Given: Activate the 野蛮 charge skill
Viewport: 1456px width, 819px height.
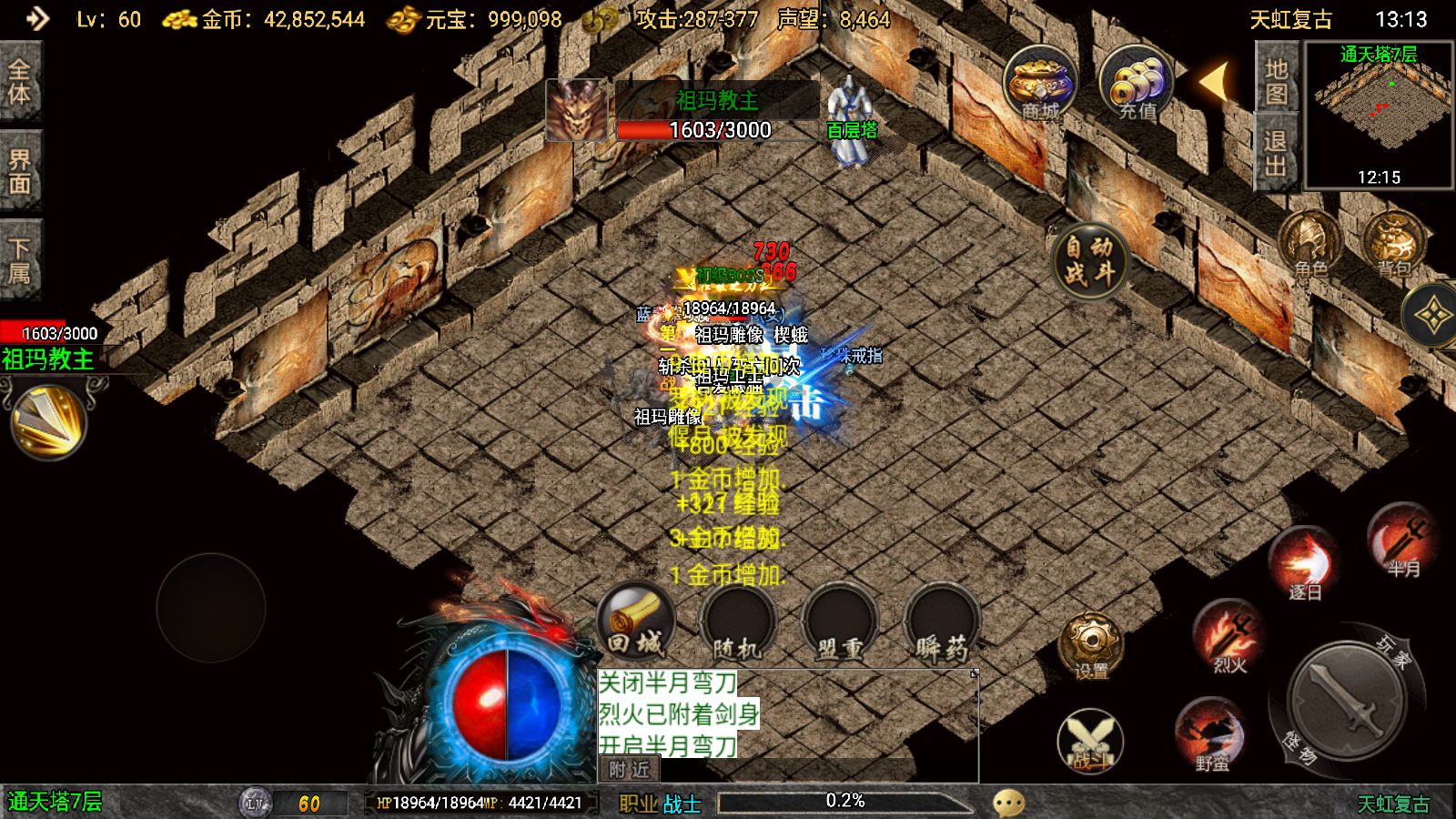Looking at the screenshot, I should (x=1211, y=735).
